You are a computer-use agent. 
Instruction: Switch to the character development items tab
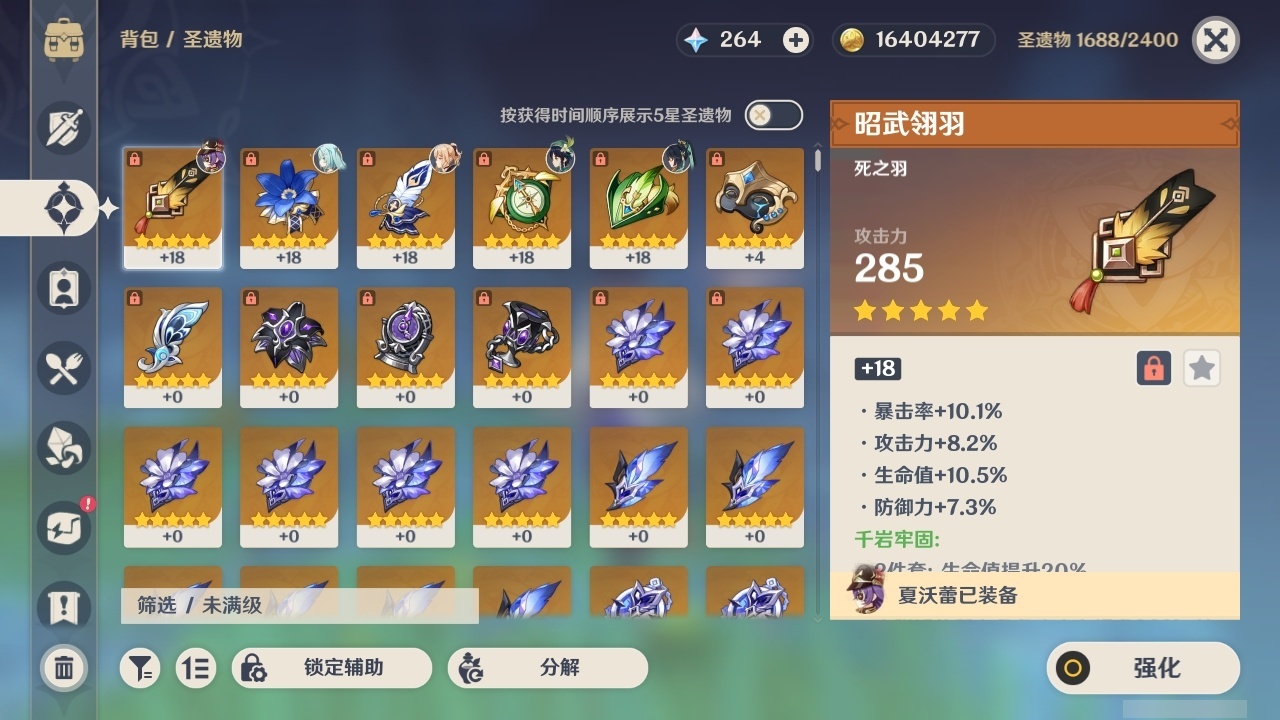63,288
